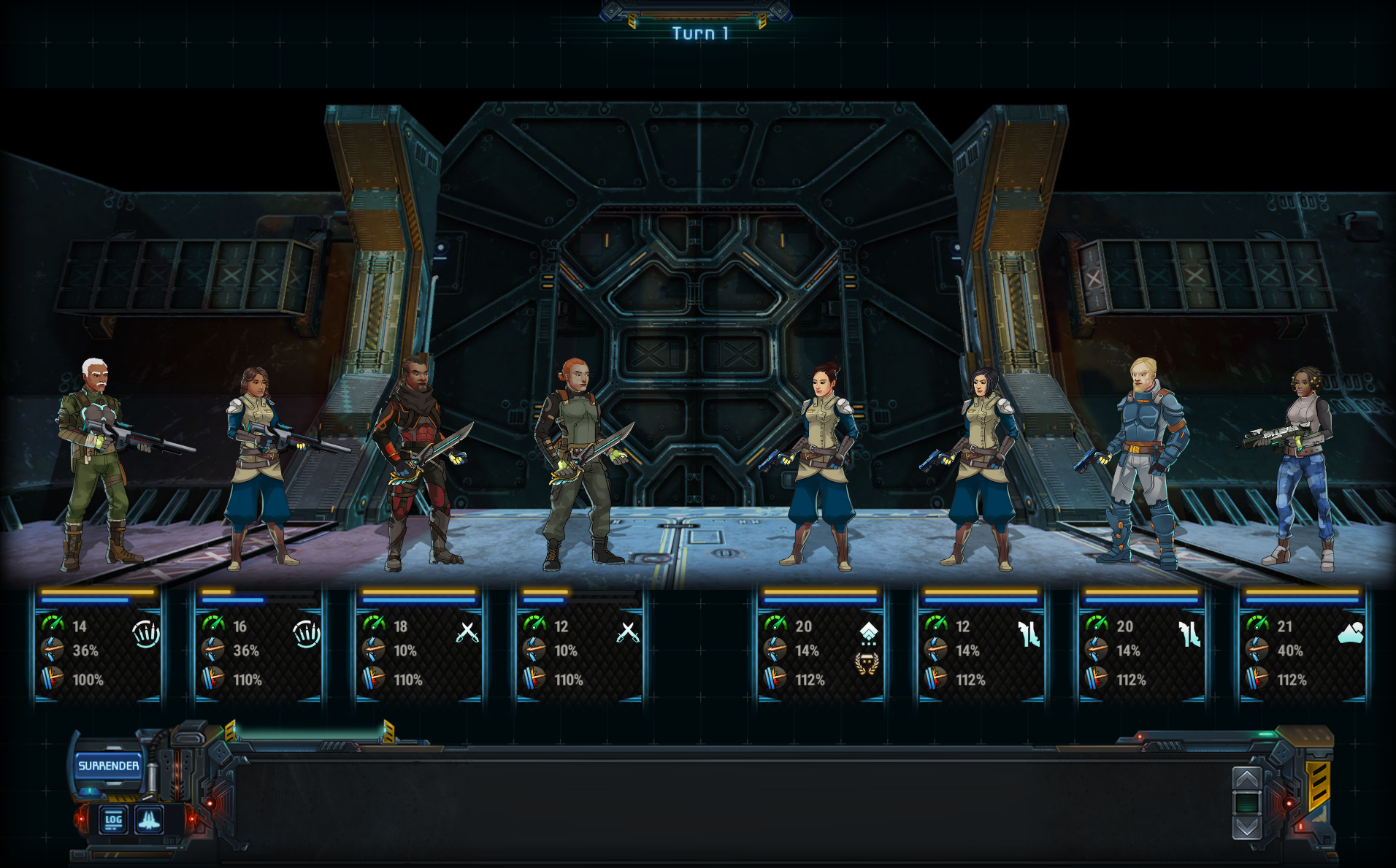
Task: Click the diamond icon above the laurel badge
Action: tap(868, 631)
